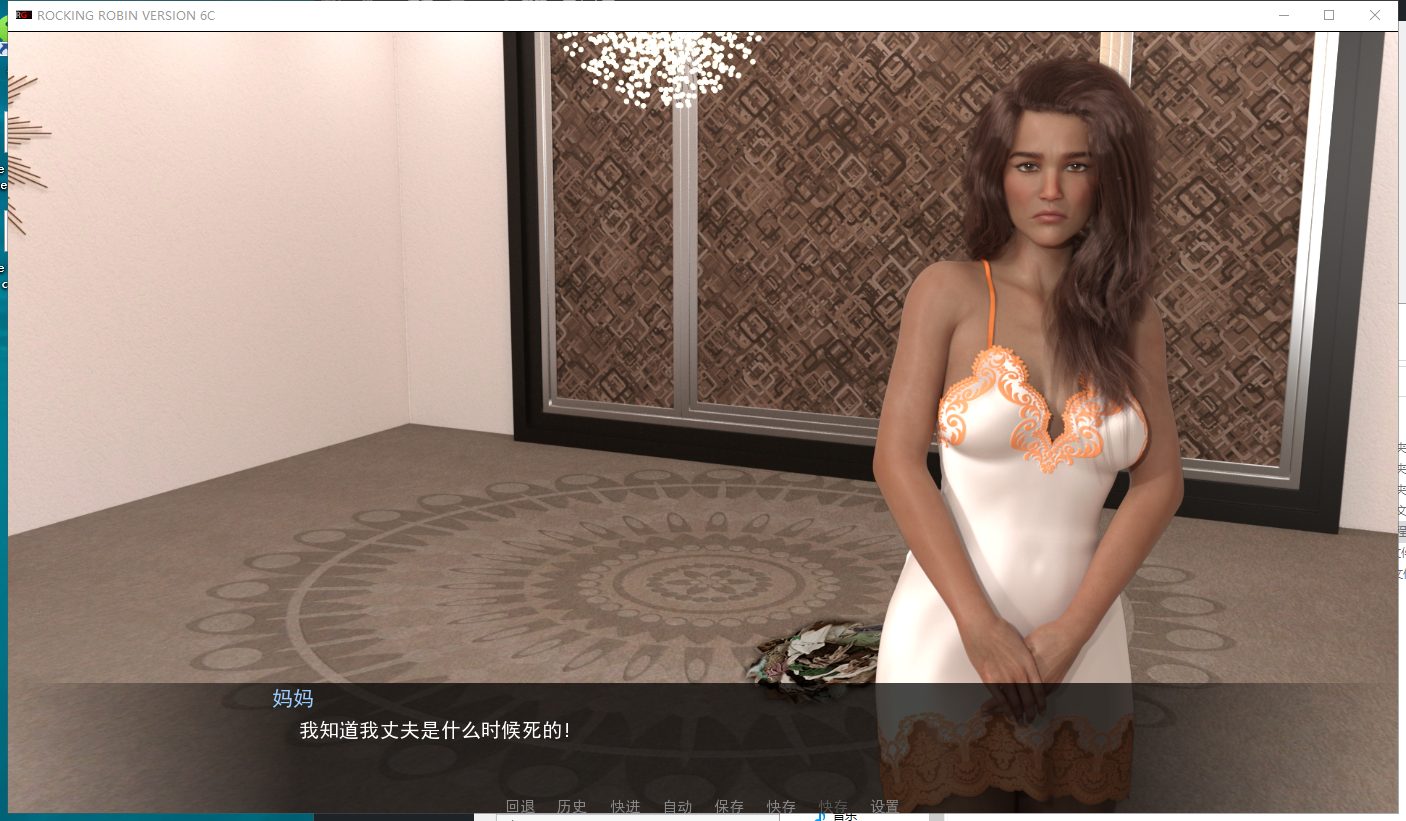Open the 历史 dialogue history screen
The height and width of the screenshot is (821, 1406).
click(x=571, y=806)
